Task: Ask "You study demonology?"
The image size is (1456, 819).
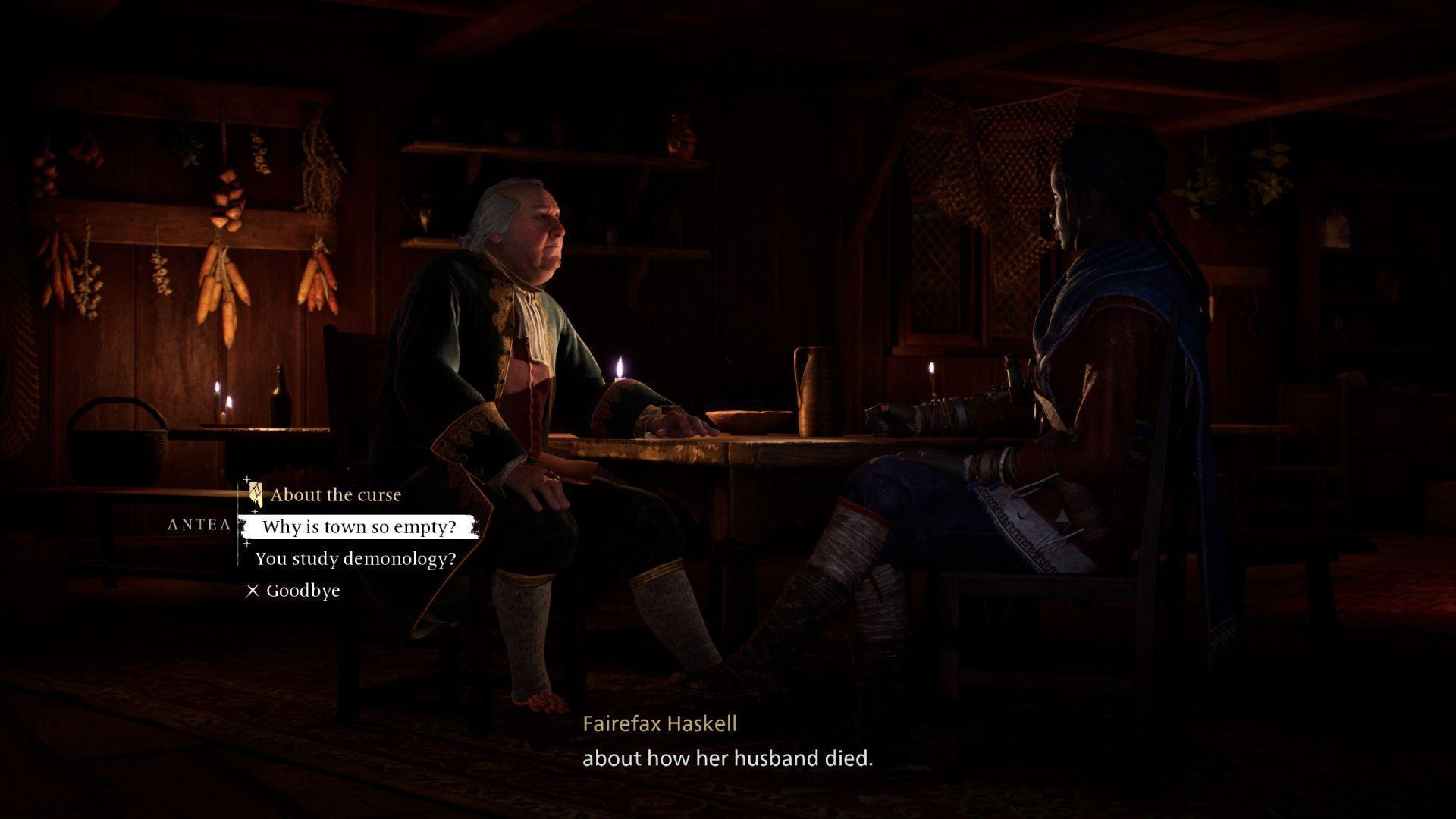Action: tap(356, 559)
